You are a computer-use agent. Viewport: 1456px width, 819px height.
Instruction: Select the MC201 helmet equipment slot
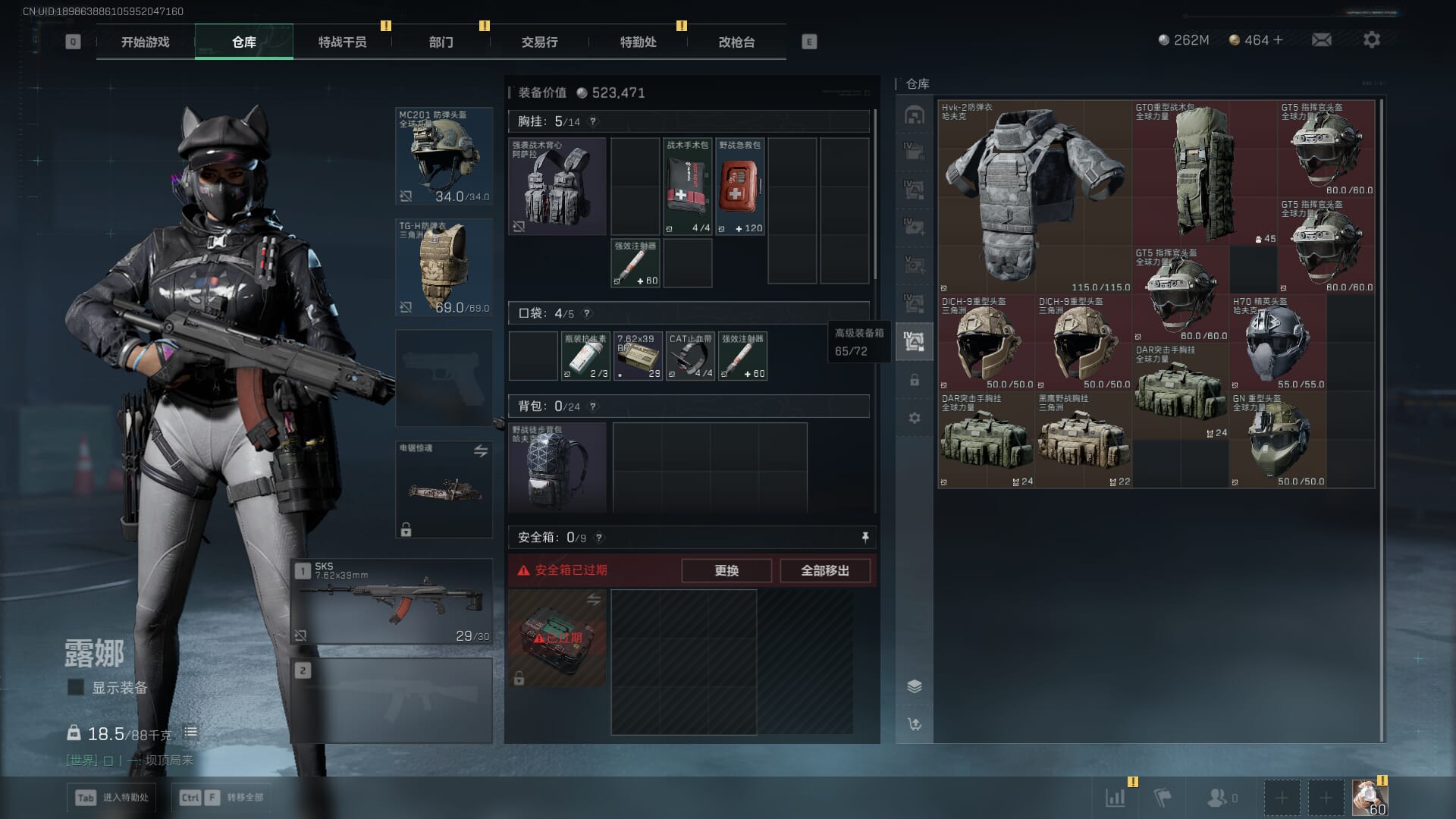pyautogui.click(x=444, y=156)
